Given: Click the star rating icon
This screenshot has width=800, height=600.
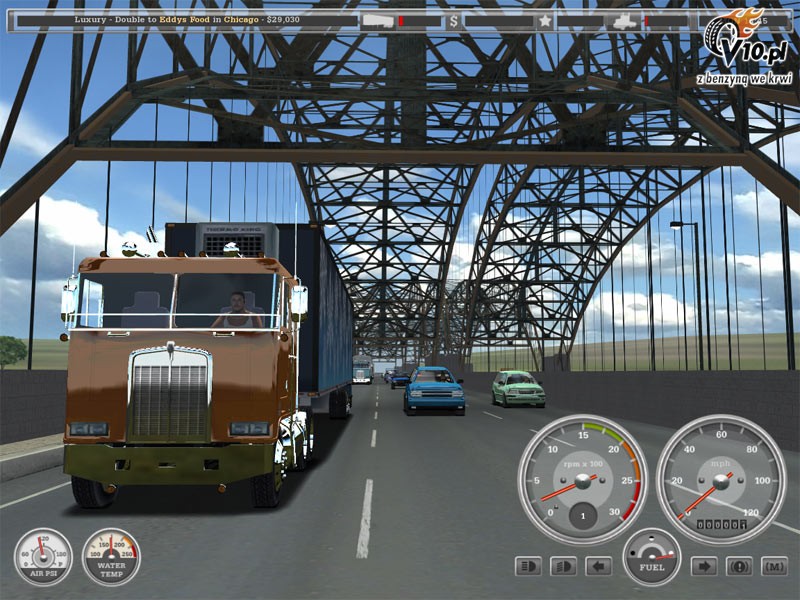Looking at the screenshot, I should pos(545,20).
